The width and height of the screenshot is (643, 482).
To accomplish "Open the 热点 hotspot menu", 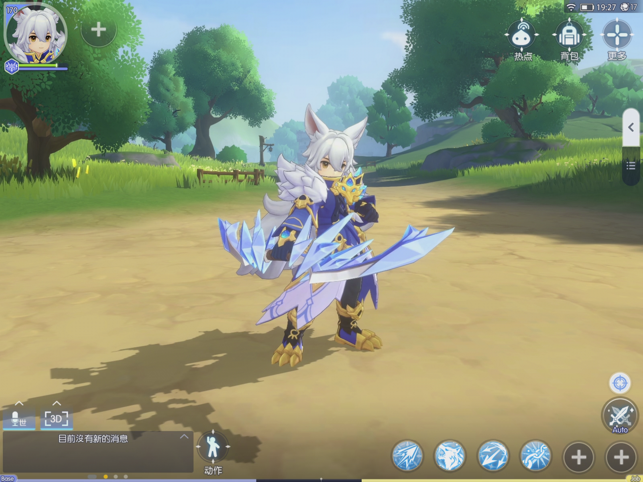I will coord(522,36).
